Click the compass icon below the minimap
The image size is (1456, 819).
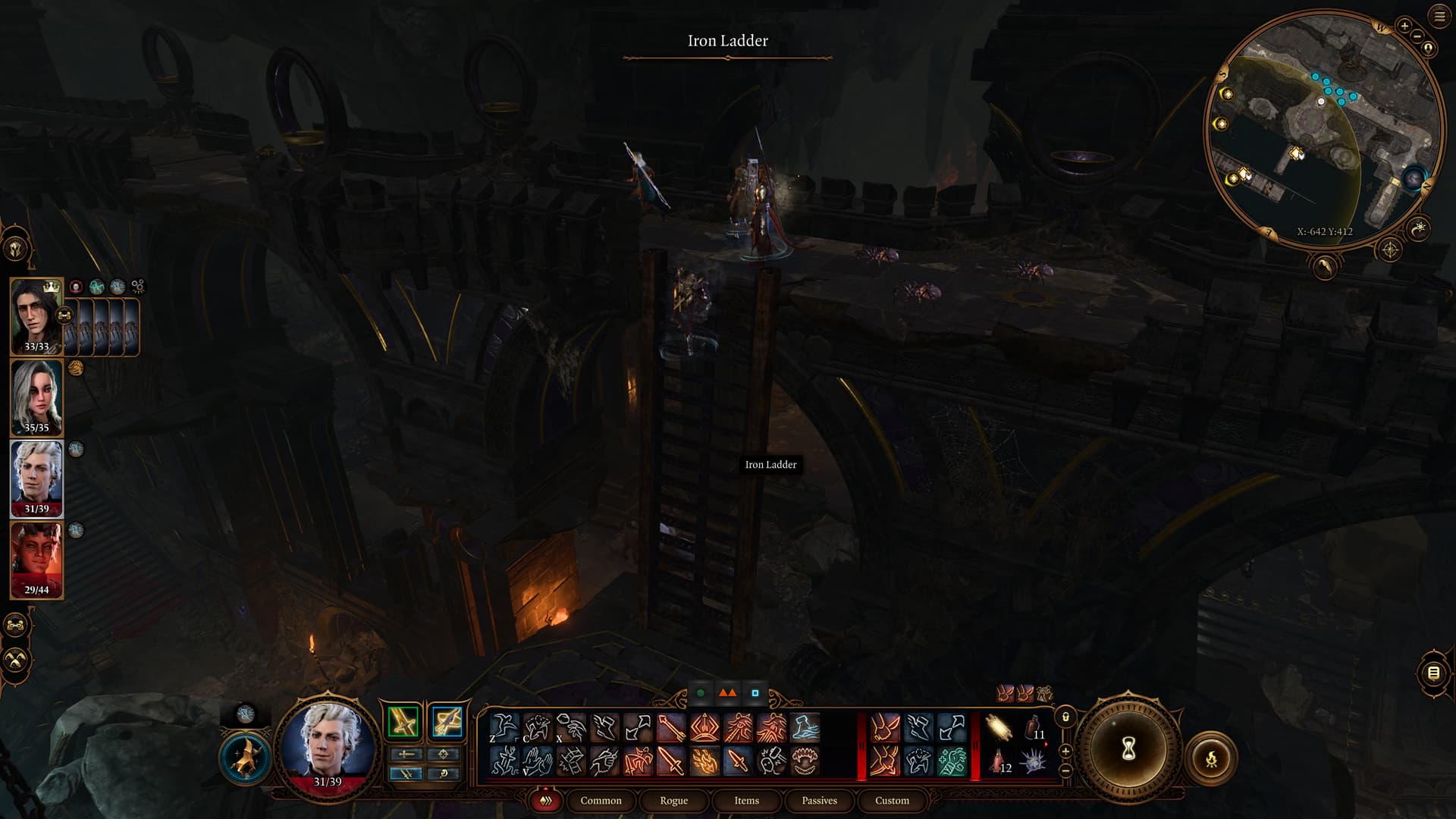[x=1390, y=249]
